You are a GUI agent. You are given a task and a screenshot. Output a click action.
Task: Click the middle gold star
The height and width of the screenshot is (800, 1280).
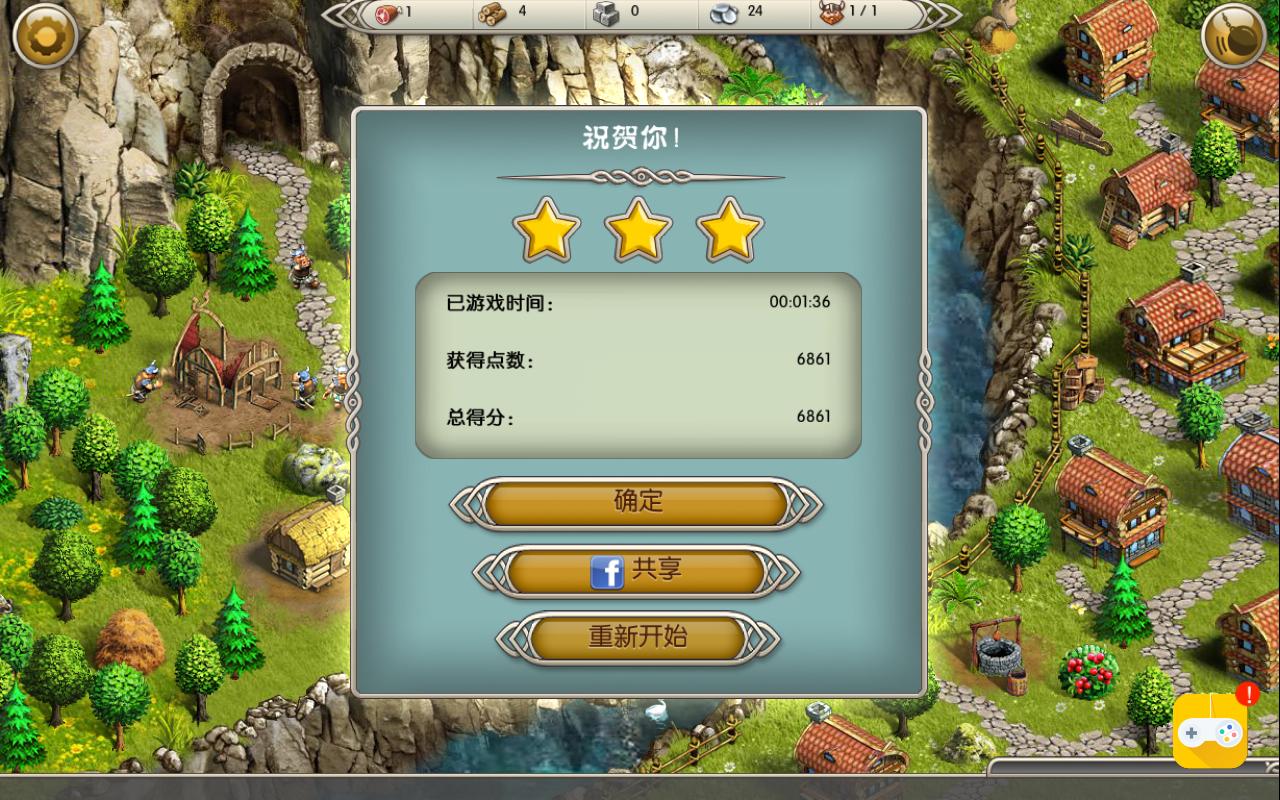coord(639,228)
